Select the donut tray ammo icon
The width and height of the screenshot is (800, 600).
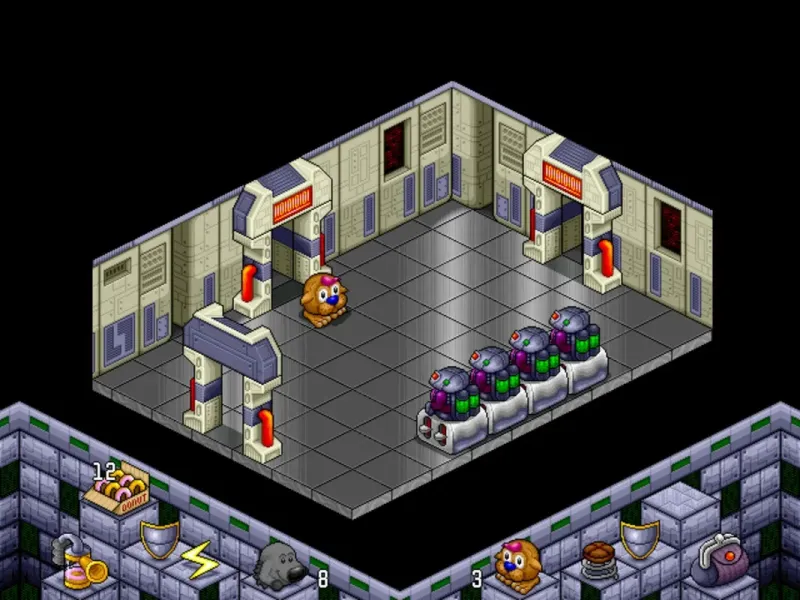pos(113,491)
